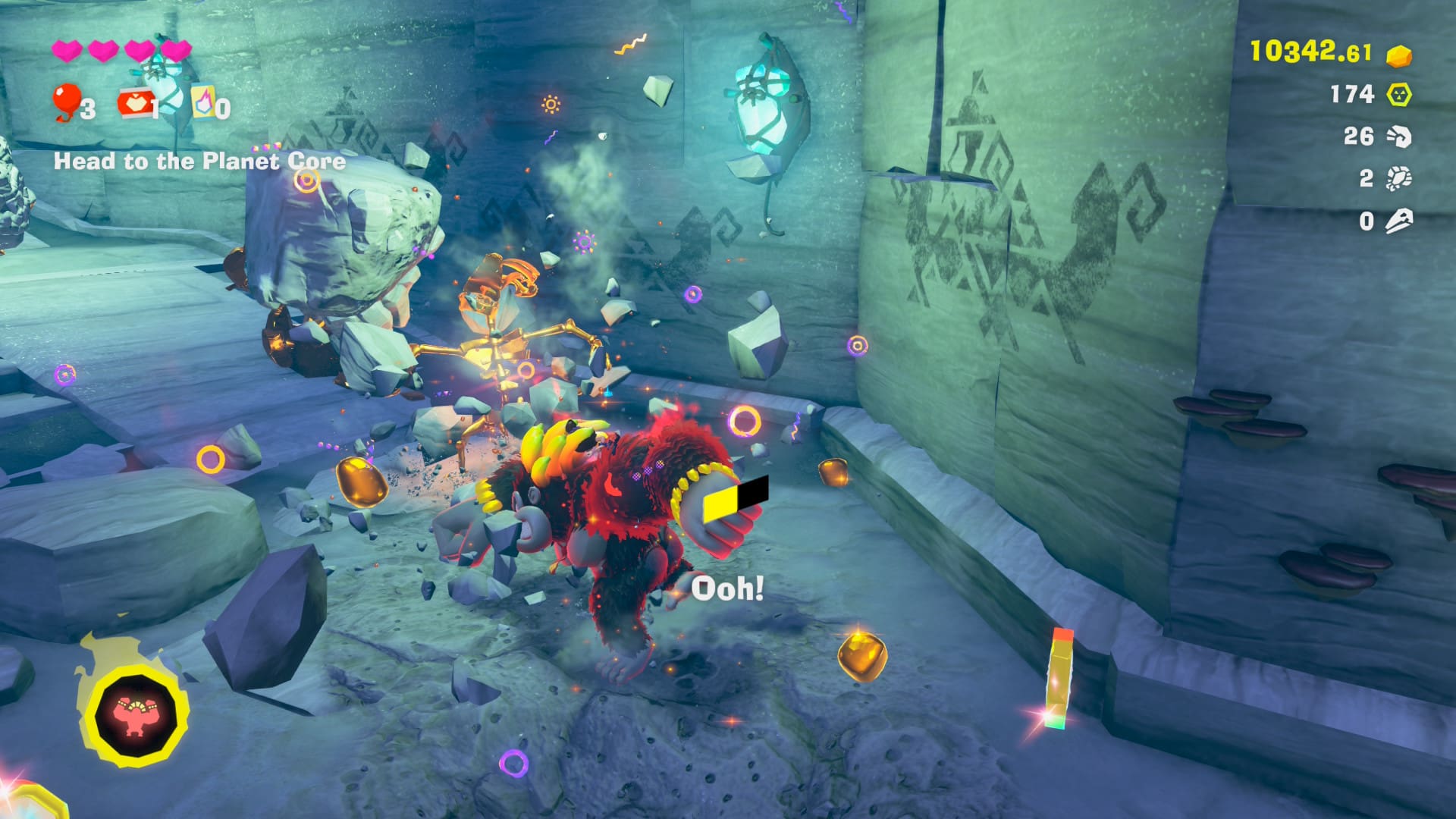Select the yellow hexagon Banandium chip icon

pos(1398,95)
